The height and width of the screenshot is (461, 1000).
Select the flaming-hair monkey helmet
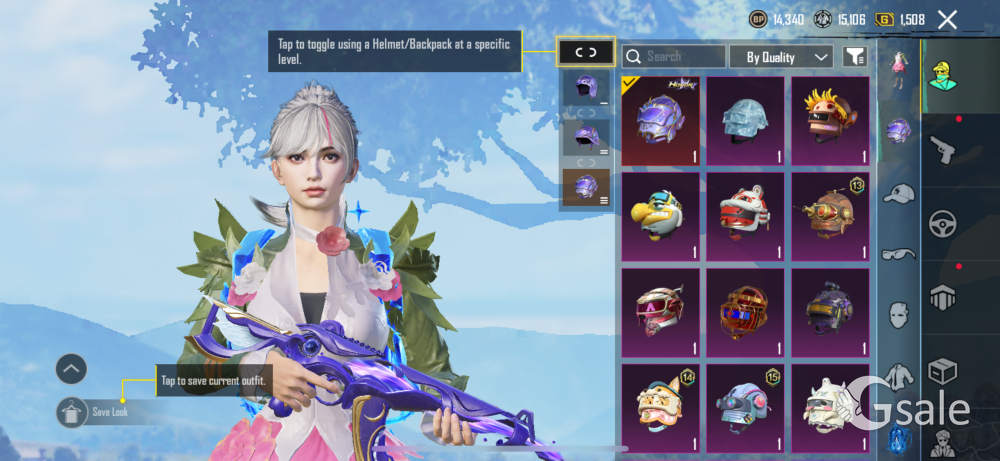tap(830, 121)
